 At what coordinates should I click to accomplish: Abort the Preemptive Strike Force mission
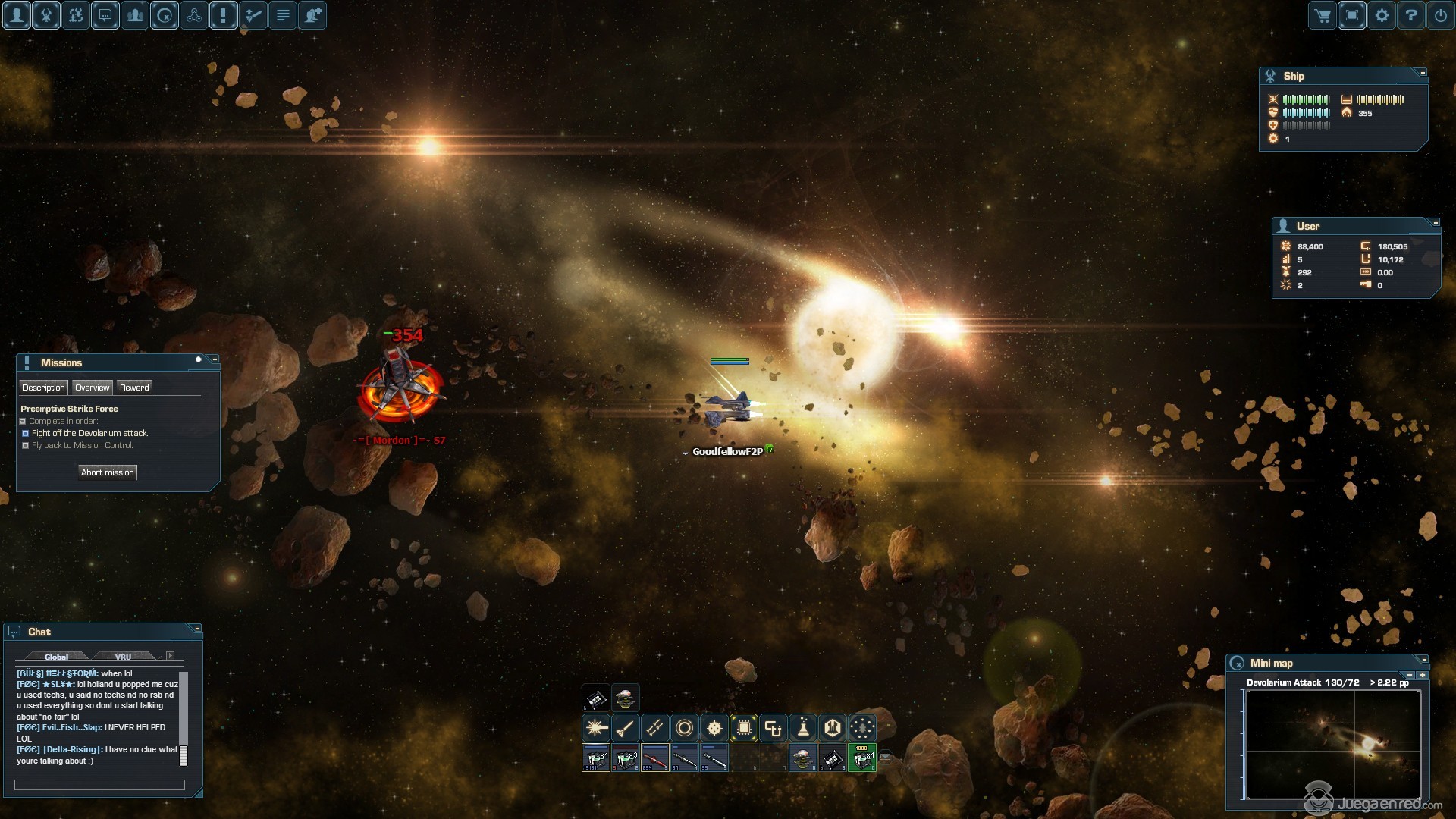coord(108,472)
